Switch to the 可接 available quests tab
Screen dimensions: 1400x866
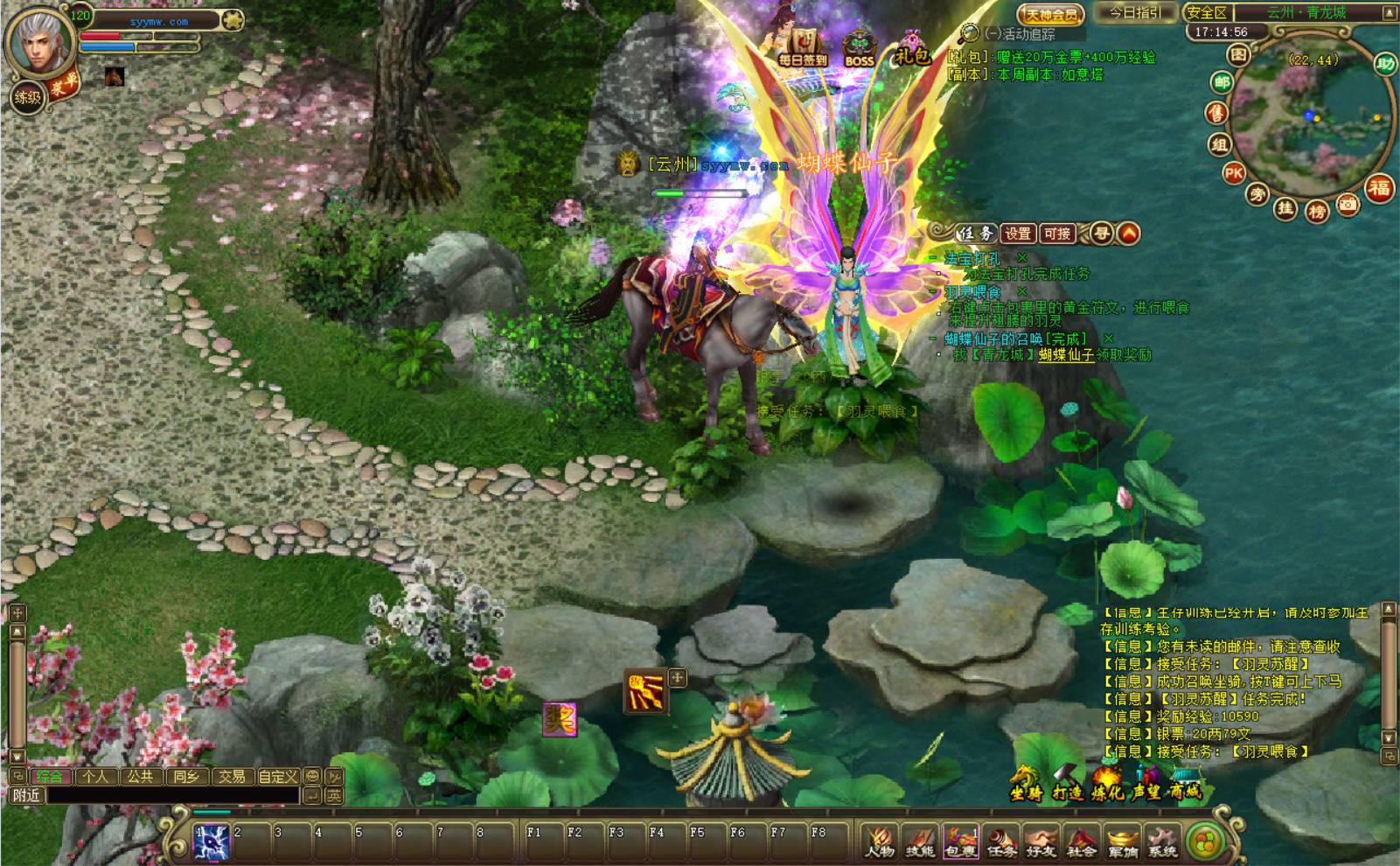point(1057,234)
